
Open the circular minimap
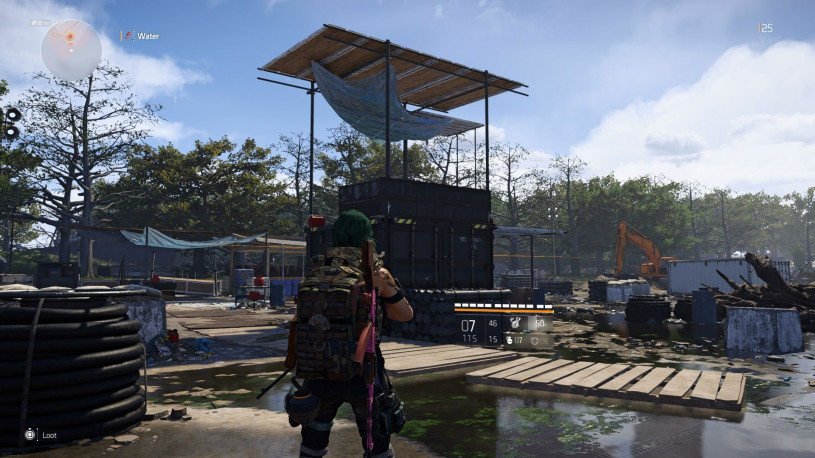pyautogui.click(x=71, y=49)
